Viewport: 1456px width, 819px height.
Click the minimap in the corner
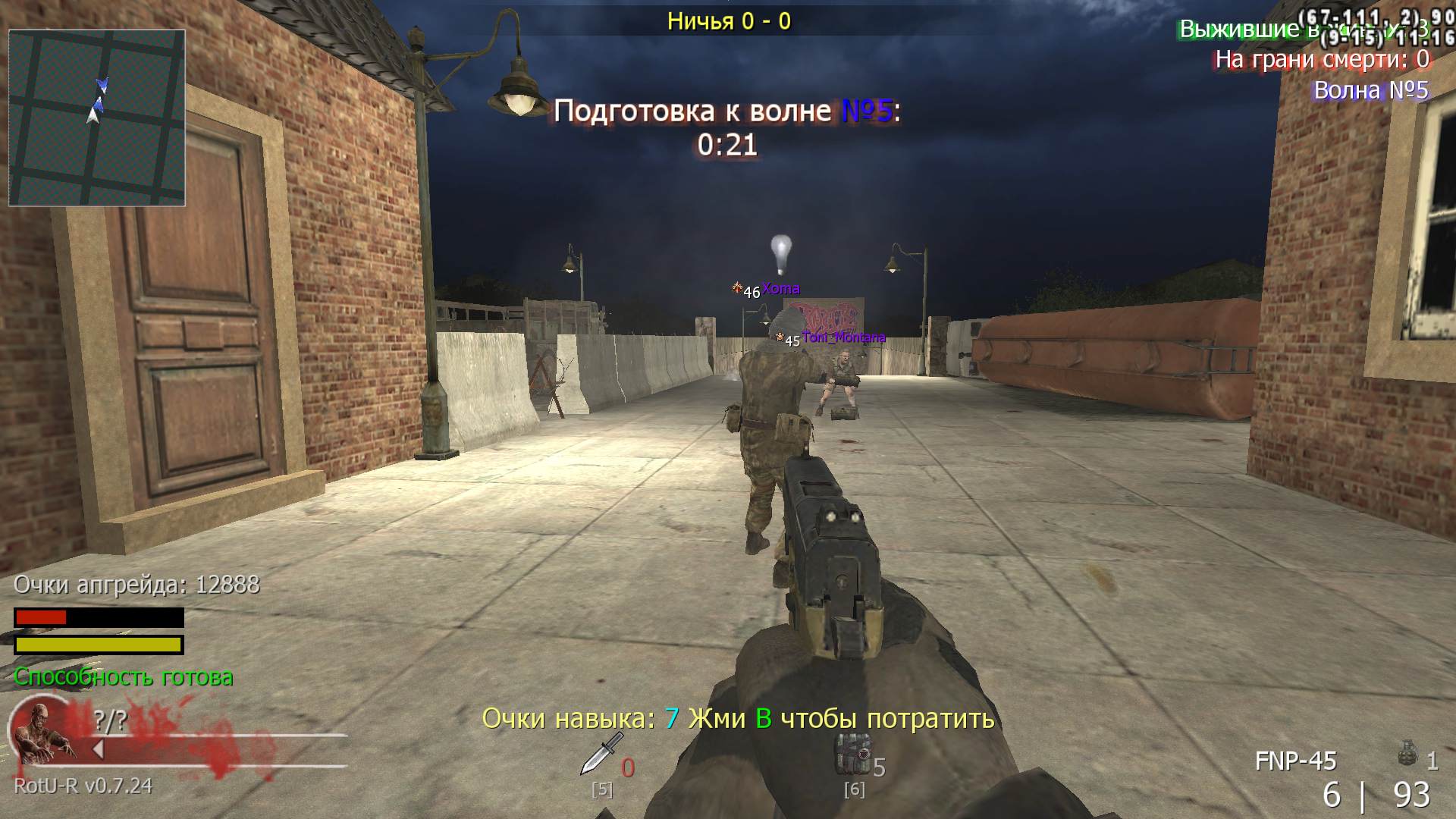click(97, 118)
